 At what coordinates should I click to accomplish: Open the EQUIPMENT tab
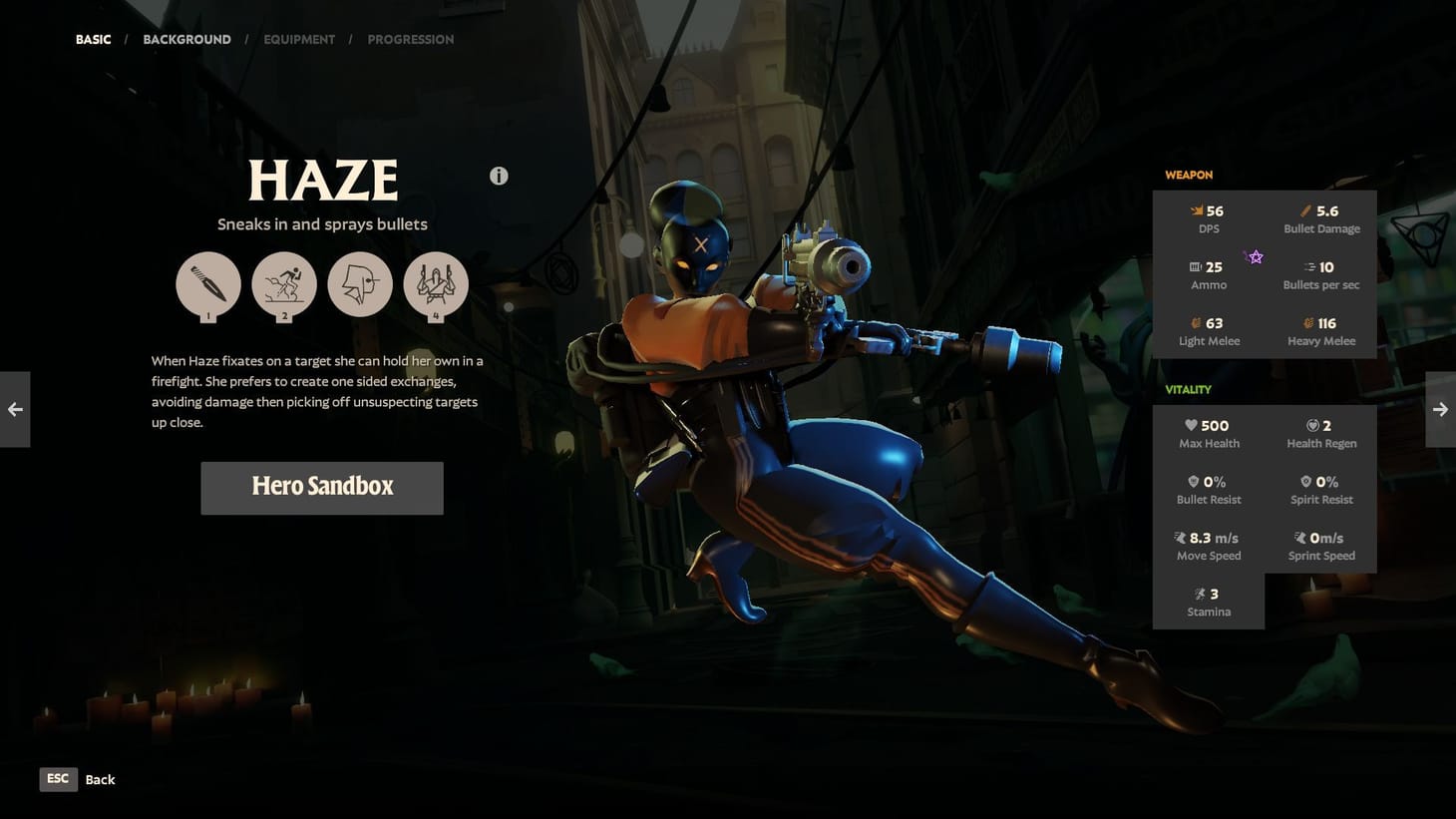[x=299, y=39]
